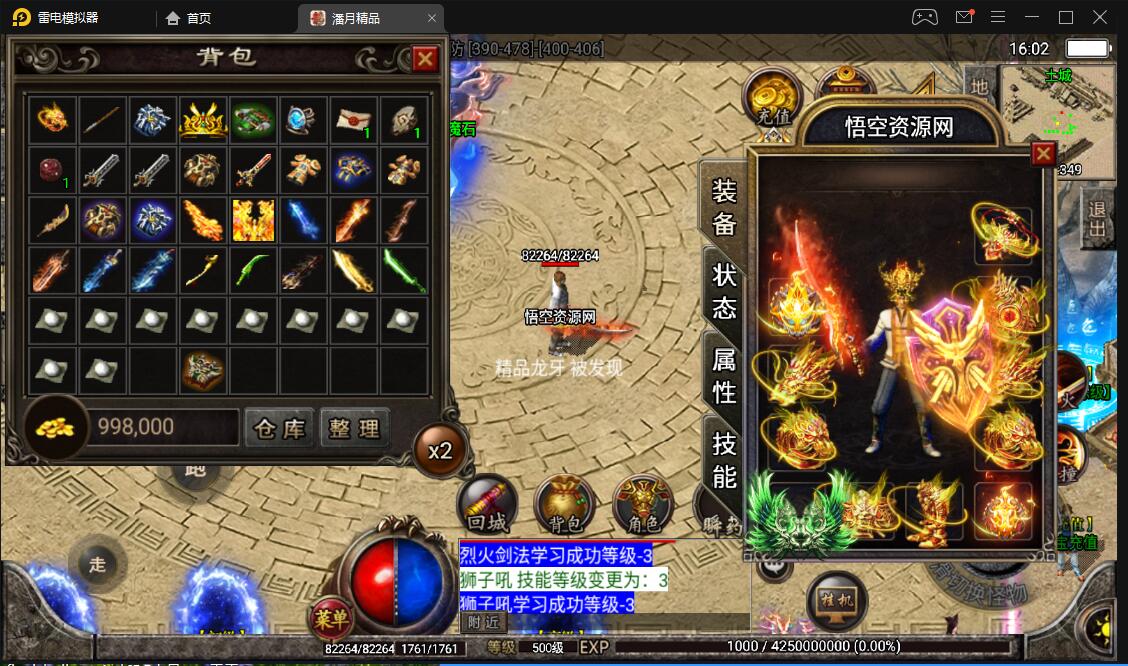Select the sealed letter item in the bag

pyautogui.click(x=353, y=121)
